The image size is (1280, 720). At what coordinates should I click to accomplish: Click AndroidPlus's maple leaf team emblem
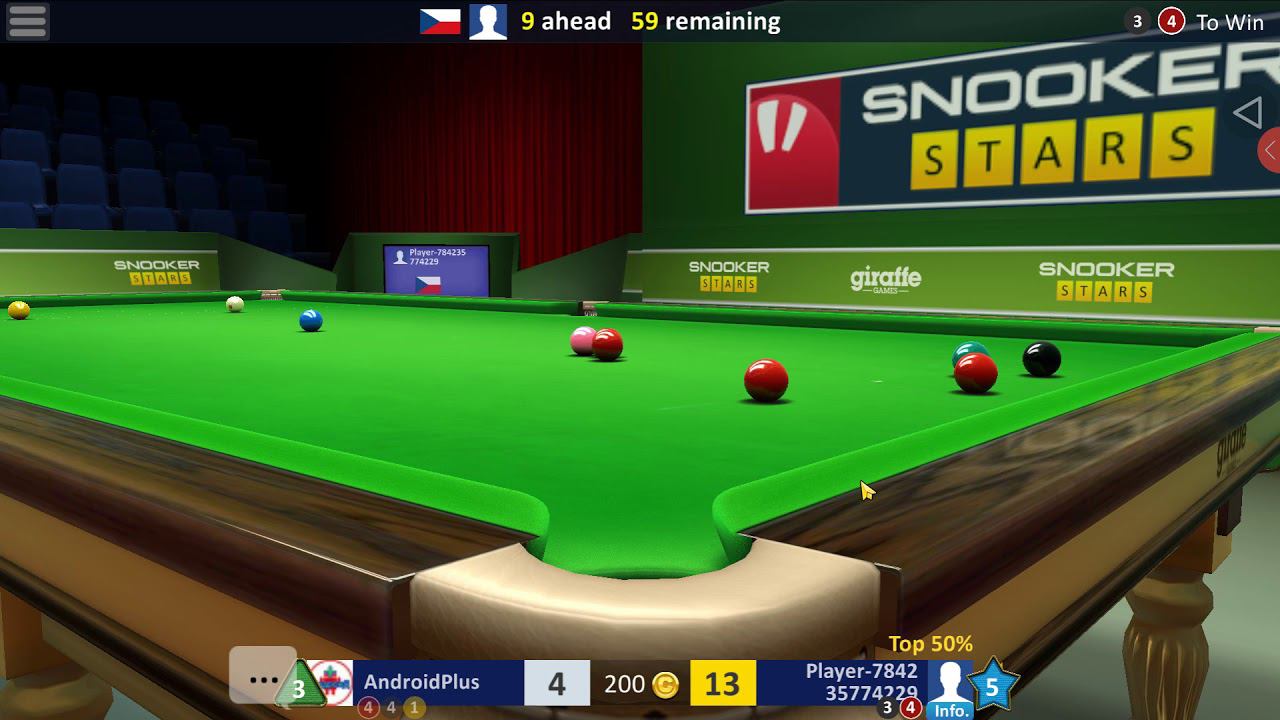(330, 683)
